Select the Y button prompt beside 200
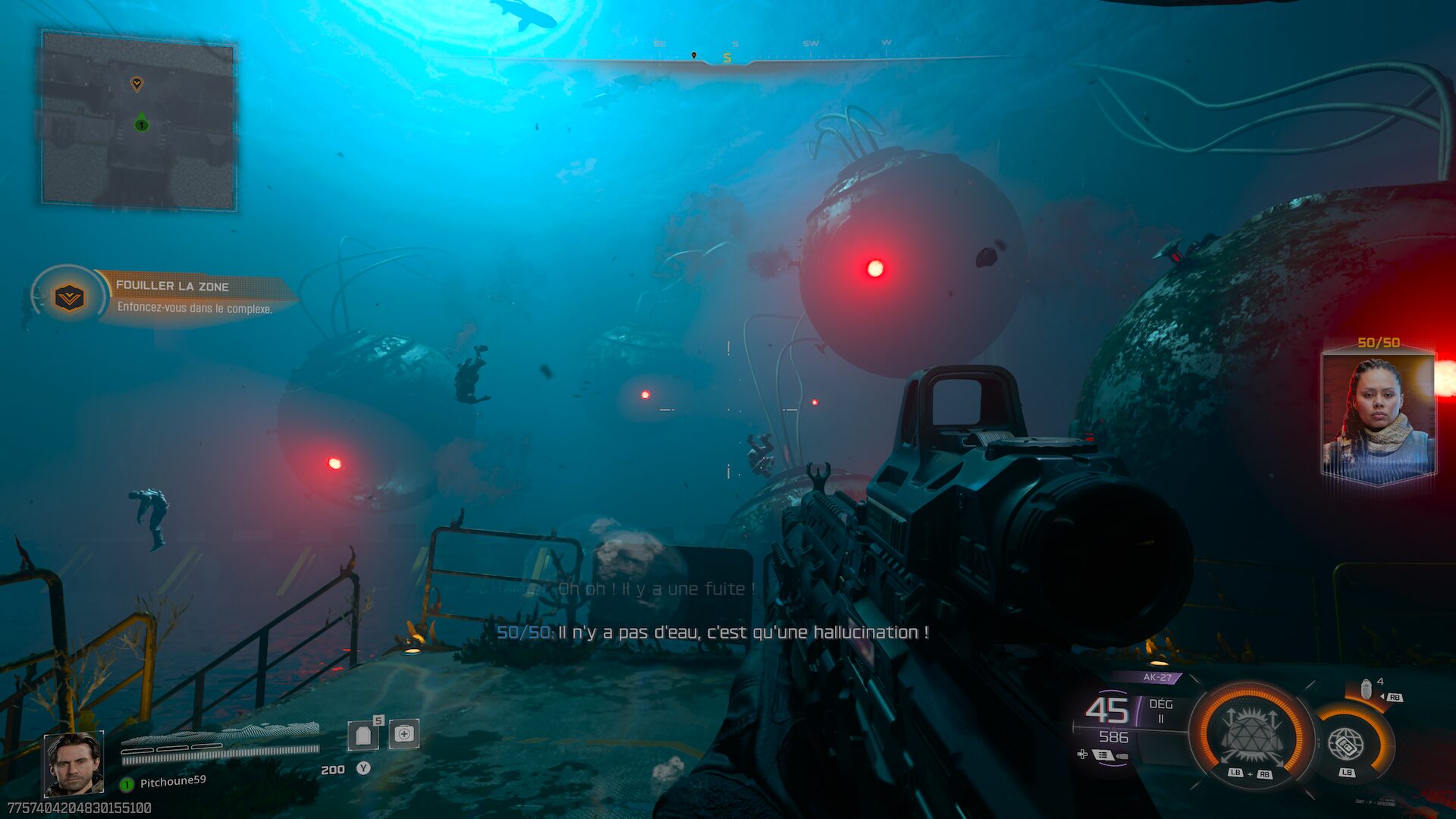Screen dimensions: 1456x819 363,767
